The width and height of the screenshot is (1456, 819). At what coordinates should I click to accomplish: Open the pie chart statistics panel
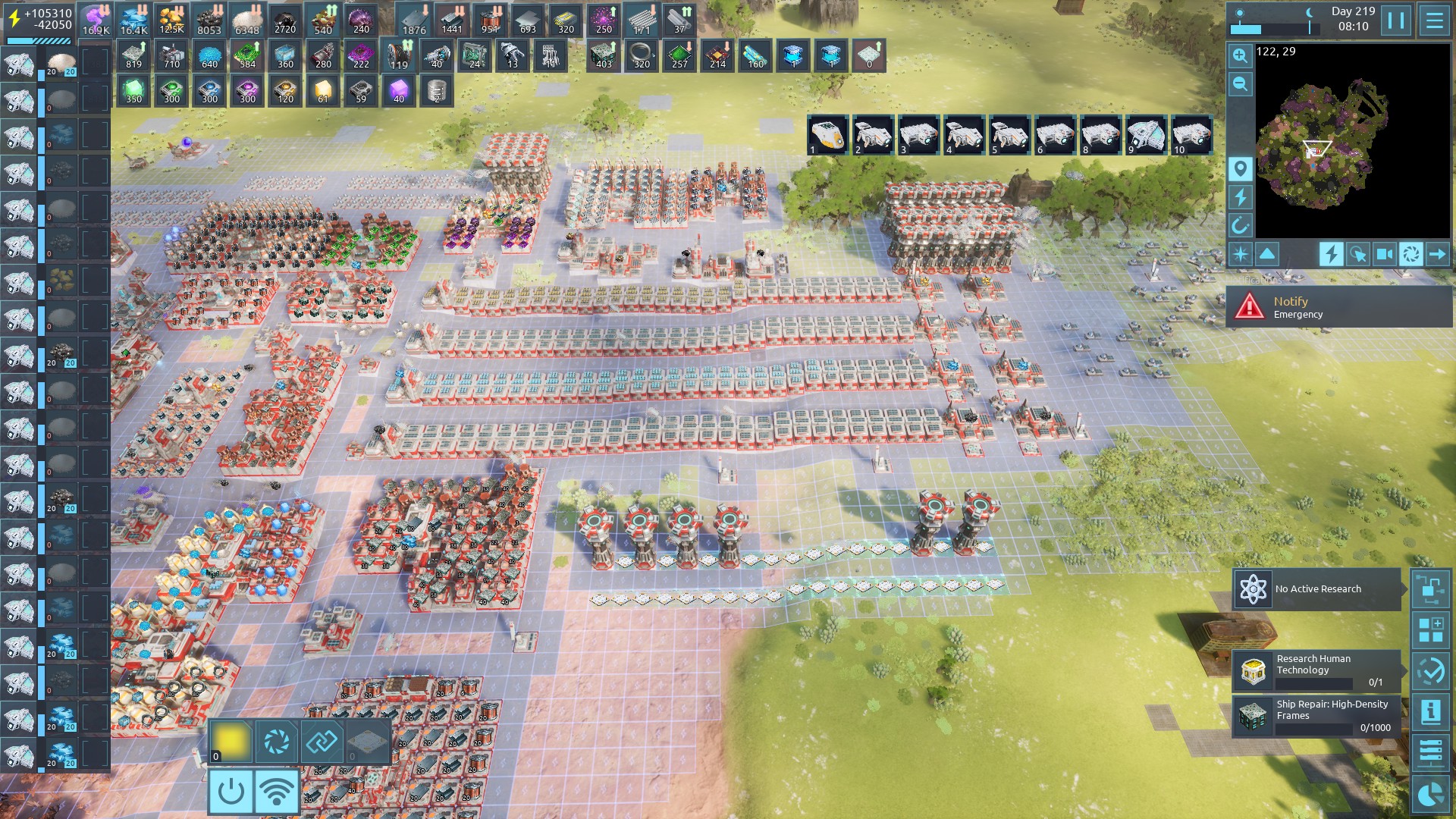pyautogui.click(x=1431, y=794)
